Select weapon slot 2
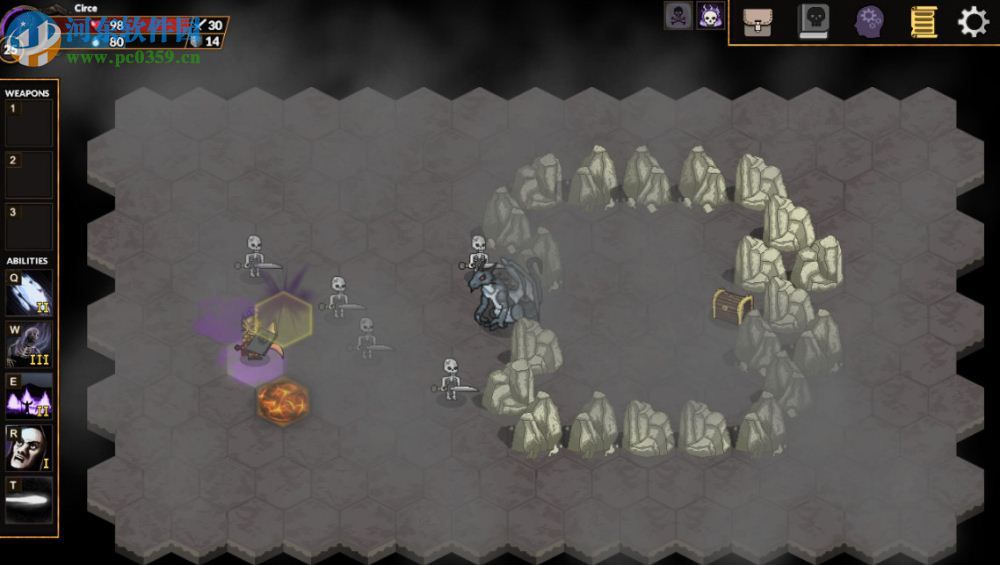The image size is (1000, 565). pyautogui.click(x=30, y=175)
